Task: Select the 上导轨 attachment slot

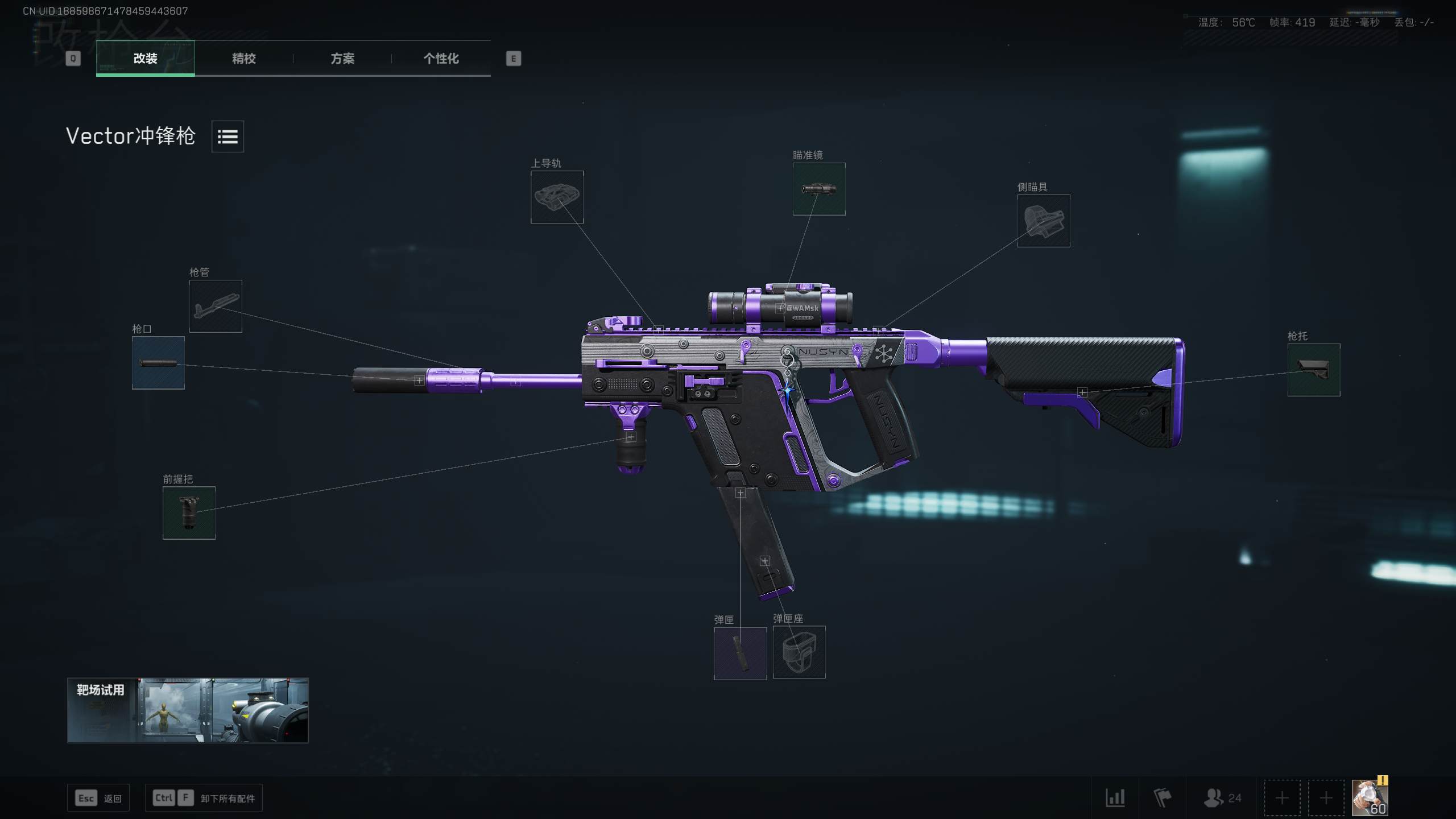Action: click(x=557, y=197)
